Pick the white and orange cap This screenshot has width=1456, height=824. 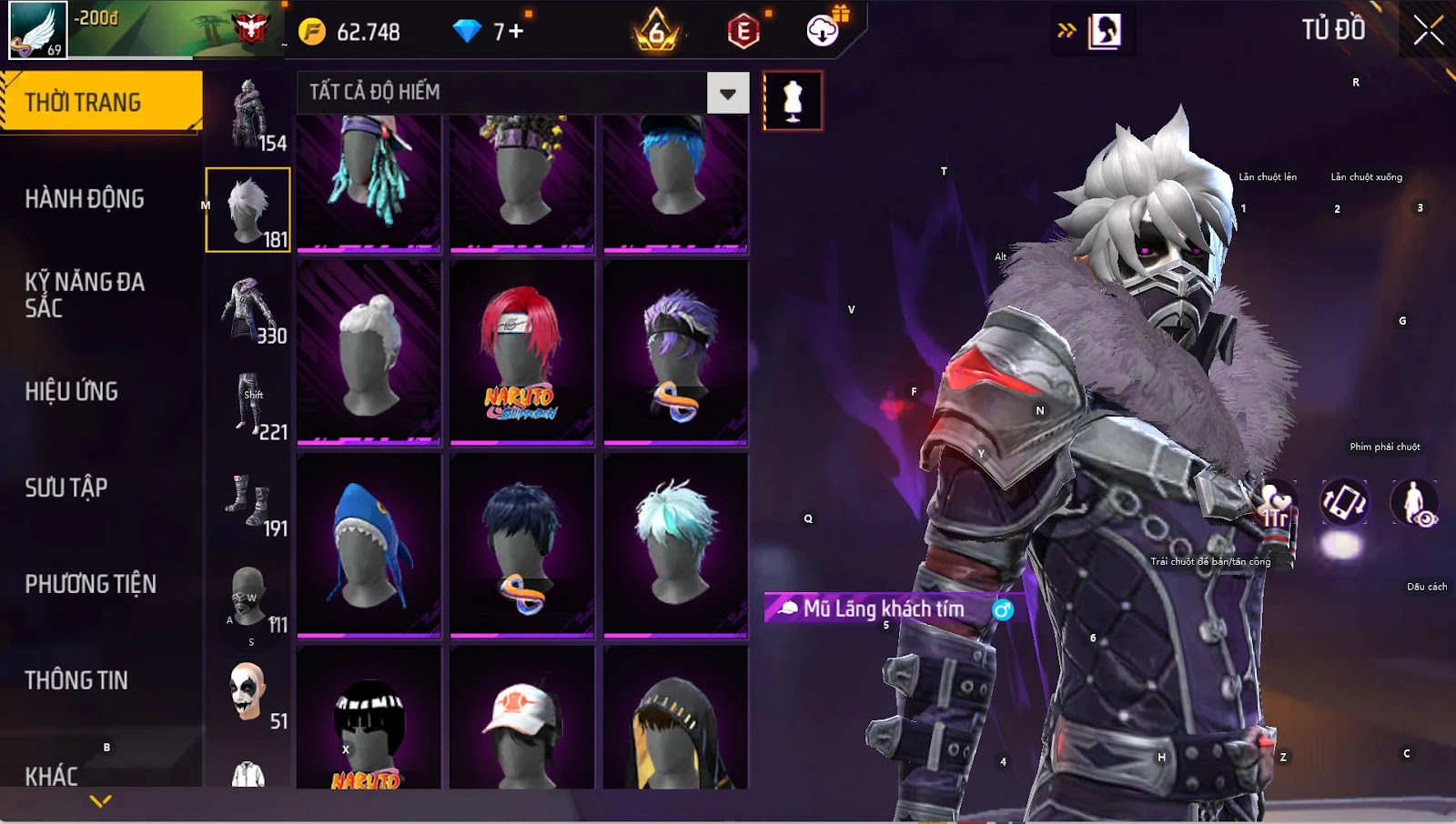[521, 720]
